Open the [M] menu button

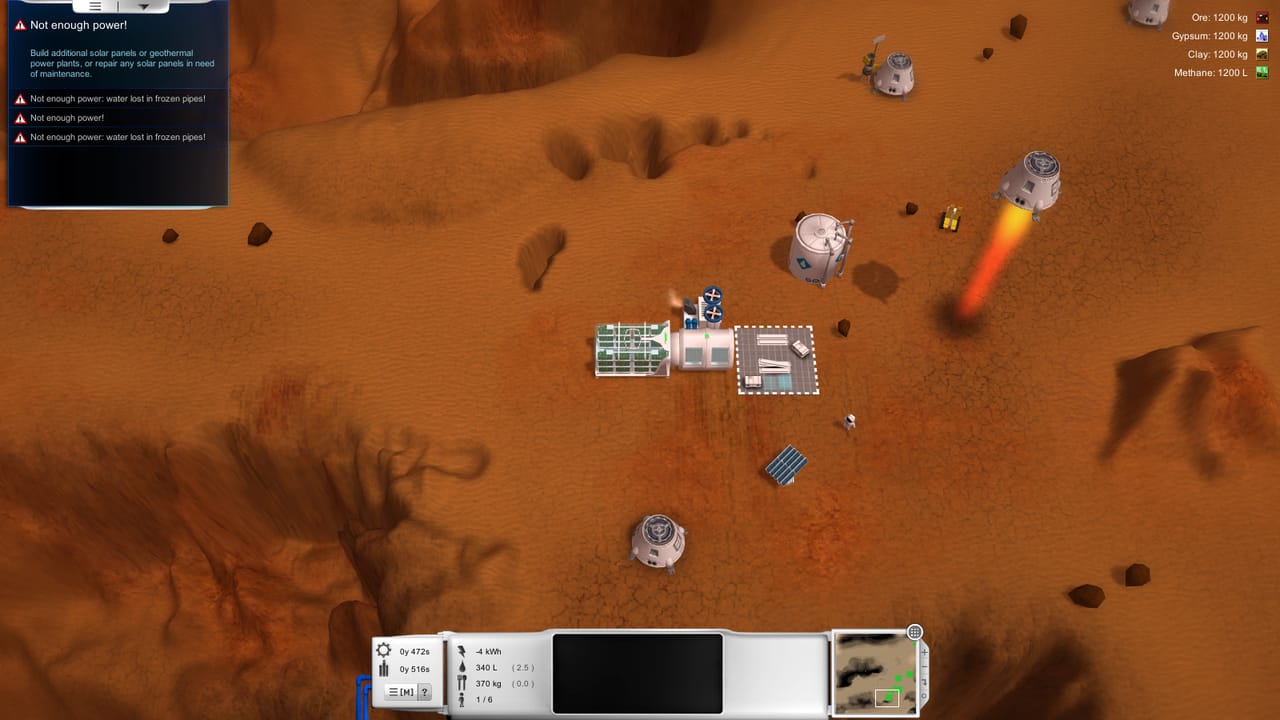pos(402,691)
